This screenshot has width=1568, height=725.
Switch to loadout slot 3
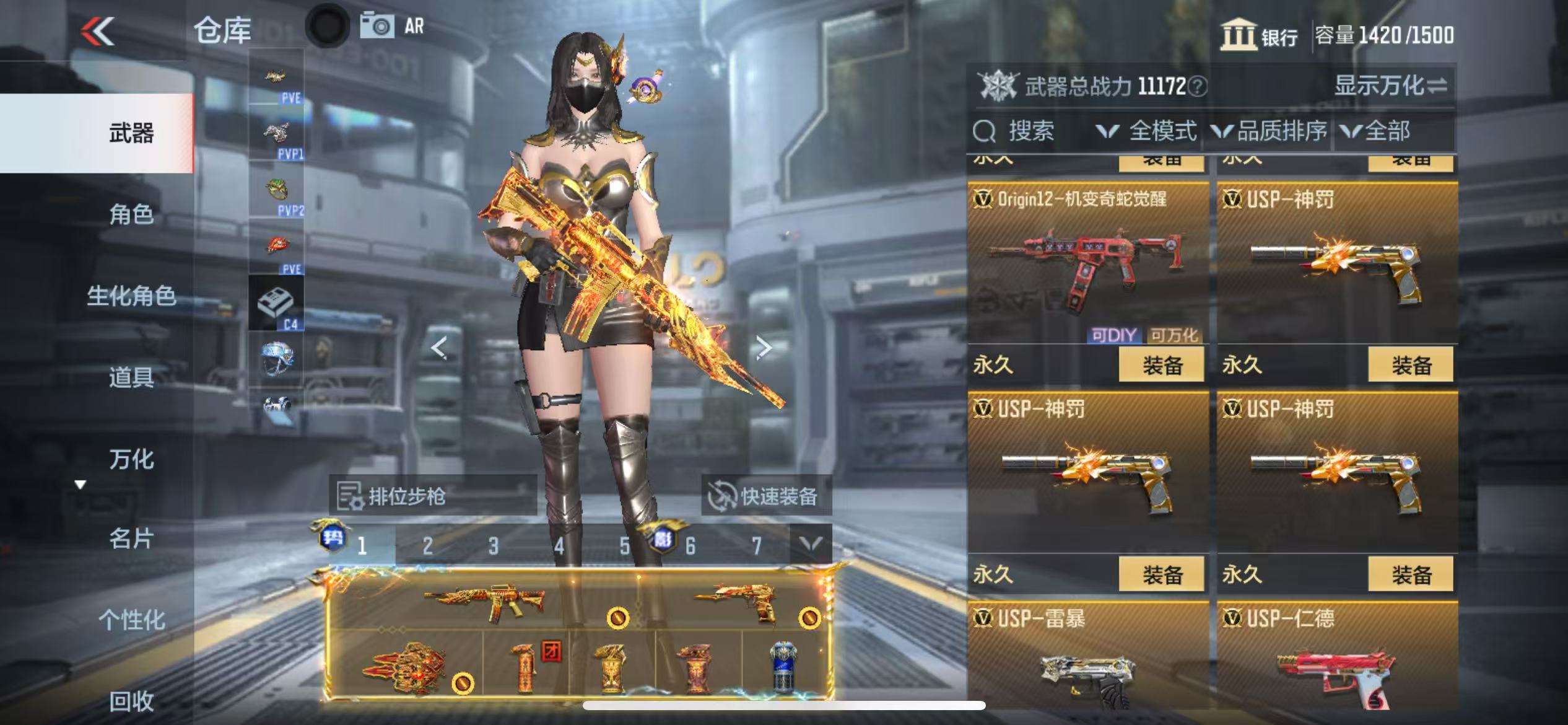click(x=493, y=546)
